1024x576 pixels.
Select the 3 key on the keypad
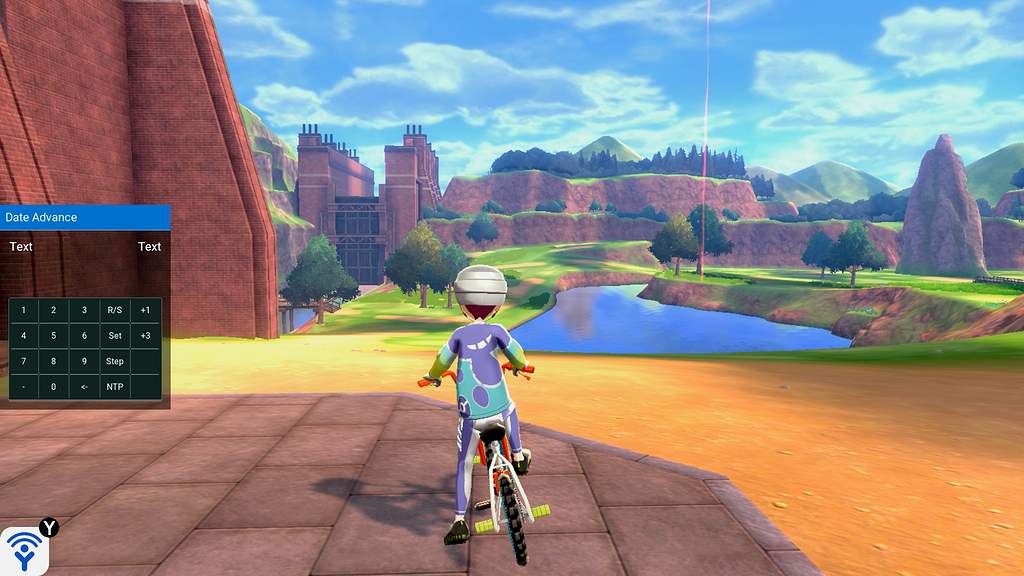point(85,310)
